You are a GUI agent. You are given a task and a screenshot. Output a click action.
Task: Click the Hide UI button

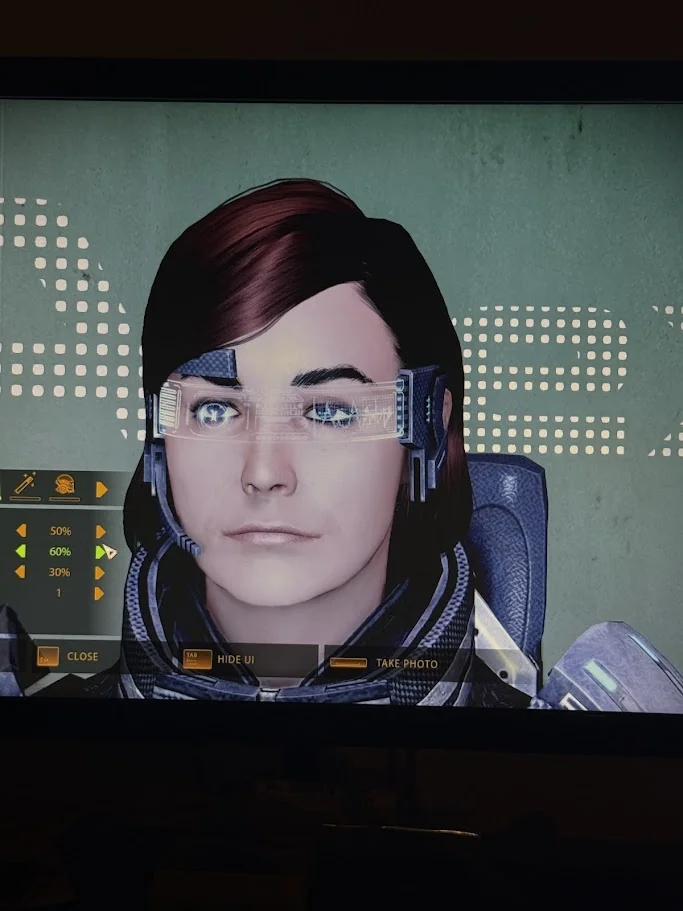(x=224, y=660)
